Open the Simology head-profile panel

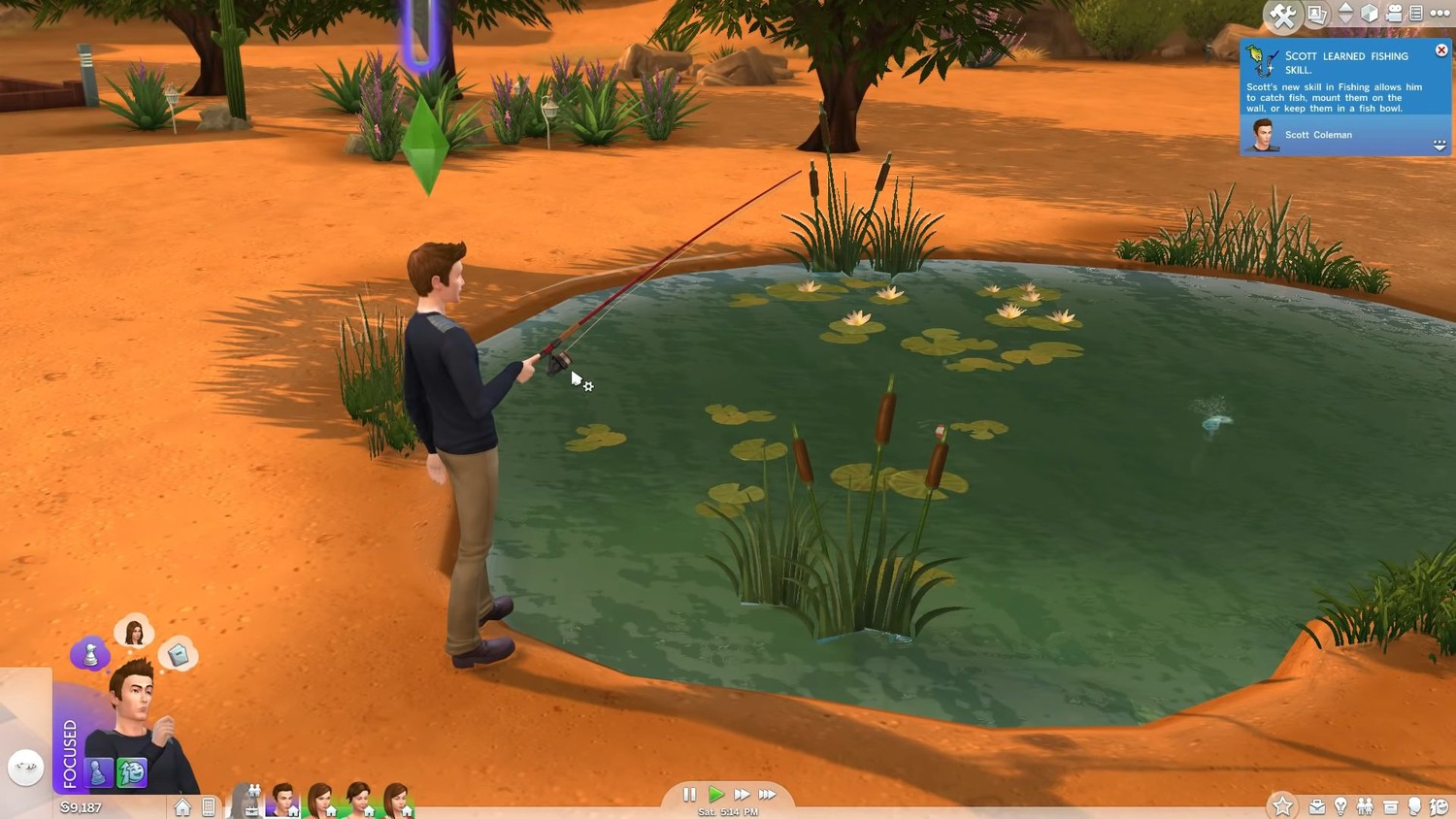[1414, 806]
